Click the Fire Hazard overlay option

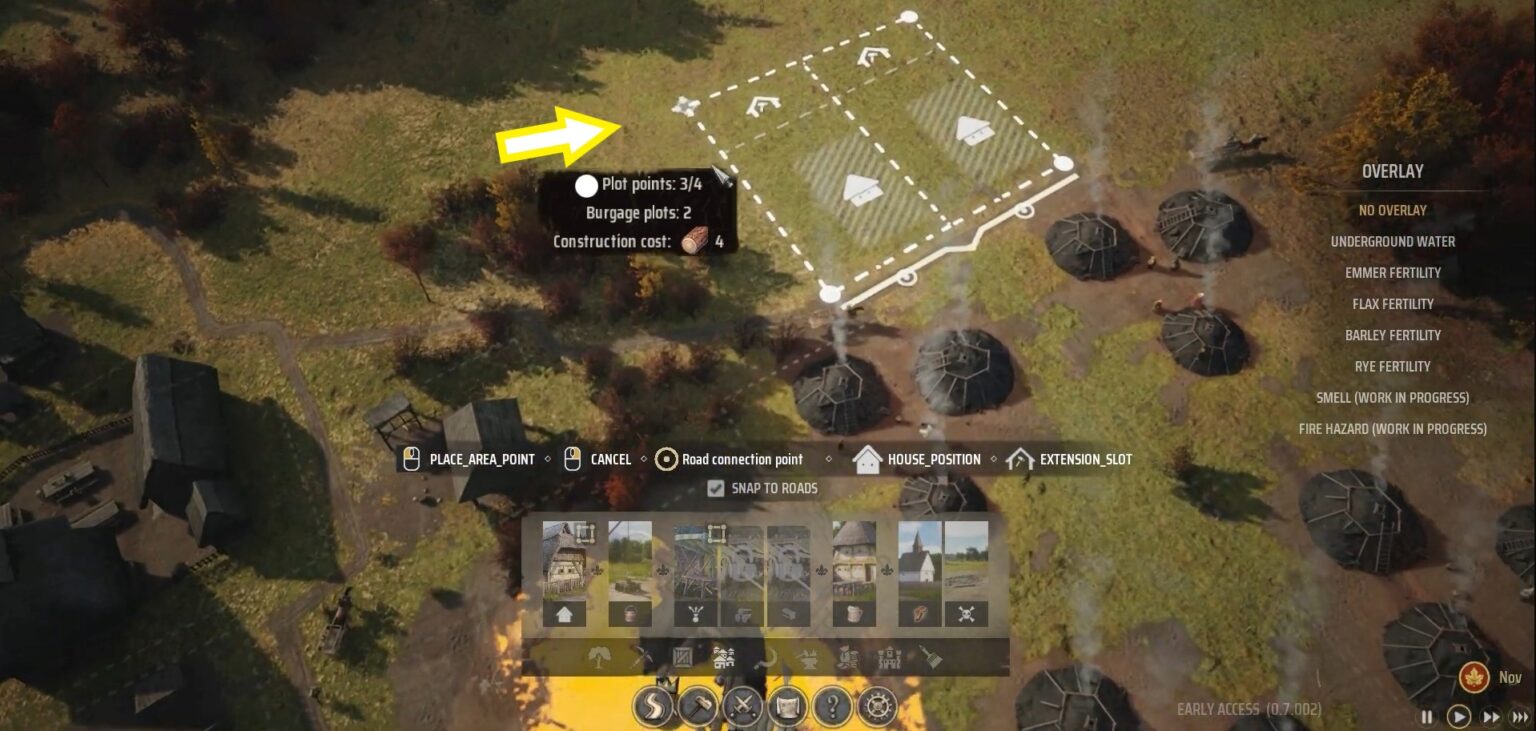click(1391, 428)
